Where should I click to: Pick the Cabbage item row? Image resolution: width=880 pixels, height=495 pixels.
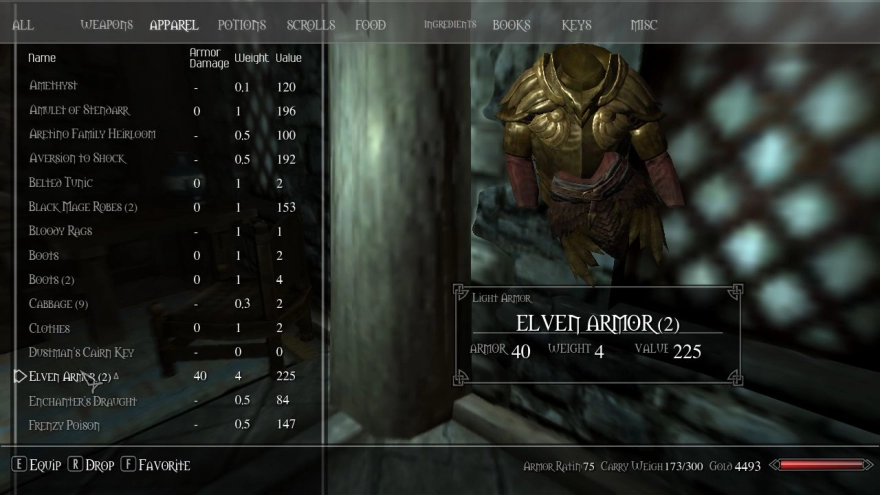(x=59, y=304)
